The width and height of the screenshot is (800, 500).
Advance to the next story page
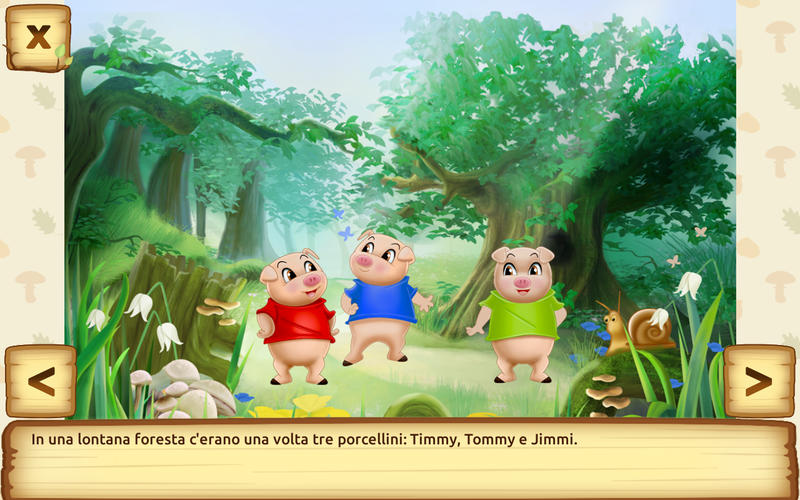tap(759, 381)
